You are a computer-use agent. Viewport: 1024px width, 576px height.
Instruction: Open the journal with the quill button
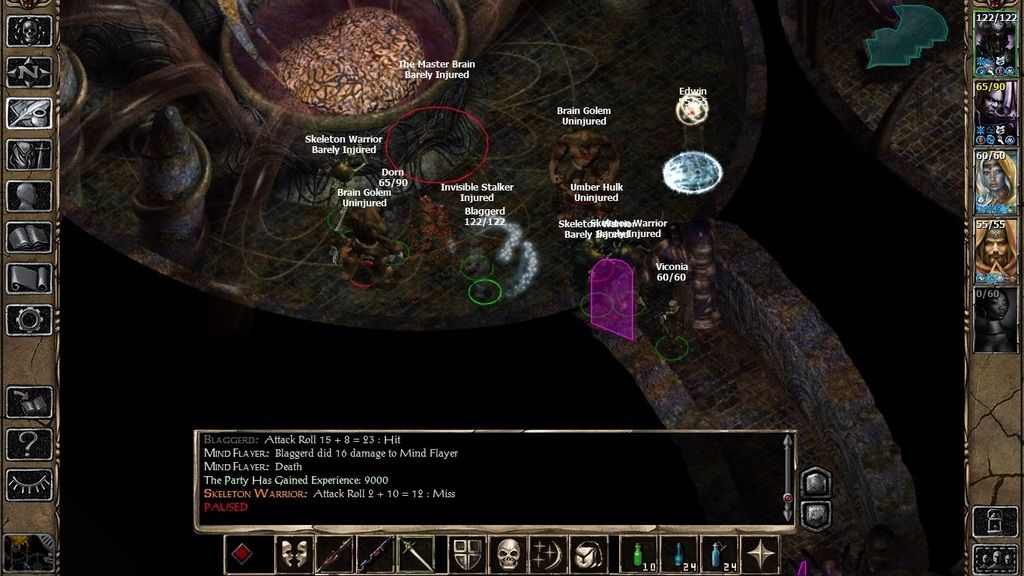coord(29,113)
